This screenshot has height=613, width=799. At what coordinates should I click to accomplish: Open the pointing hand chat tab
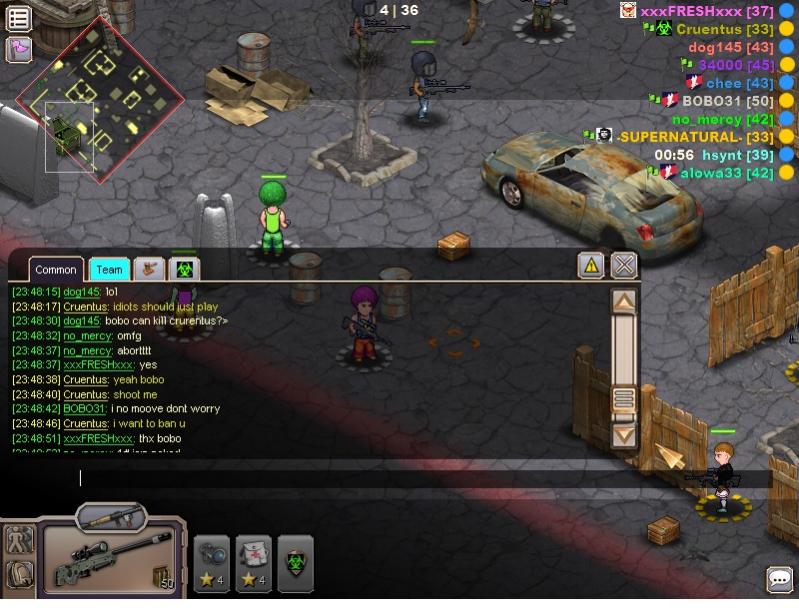click(x=149, y=269)
